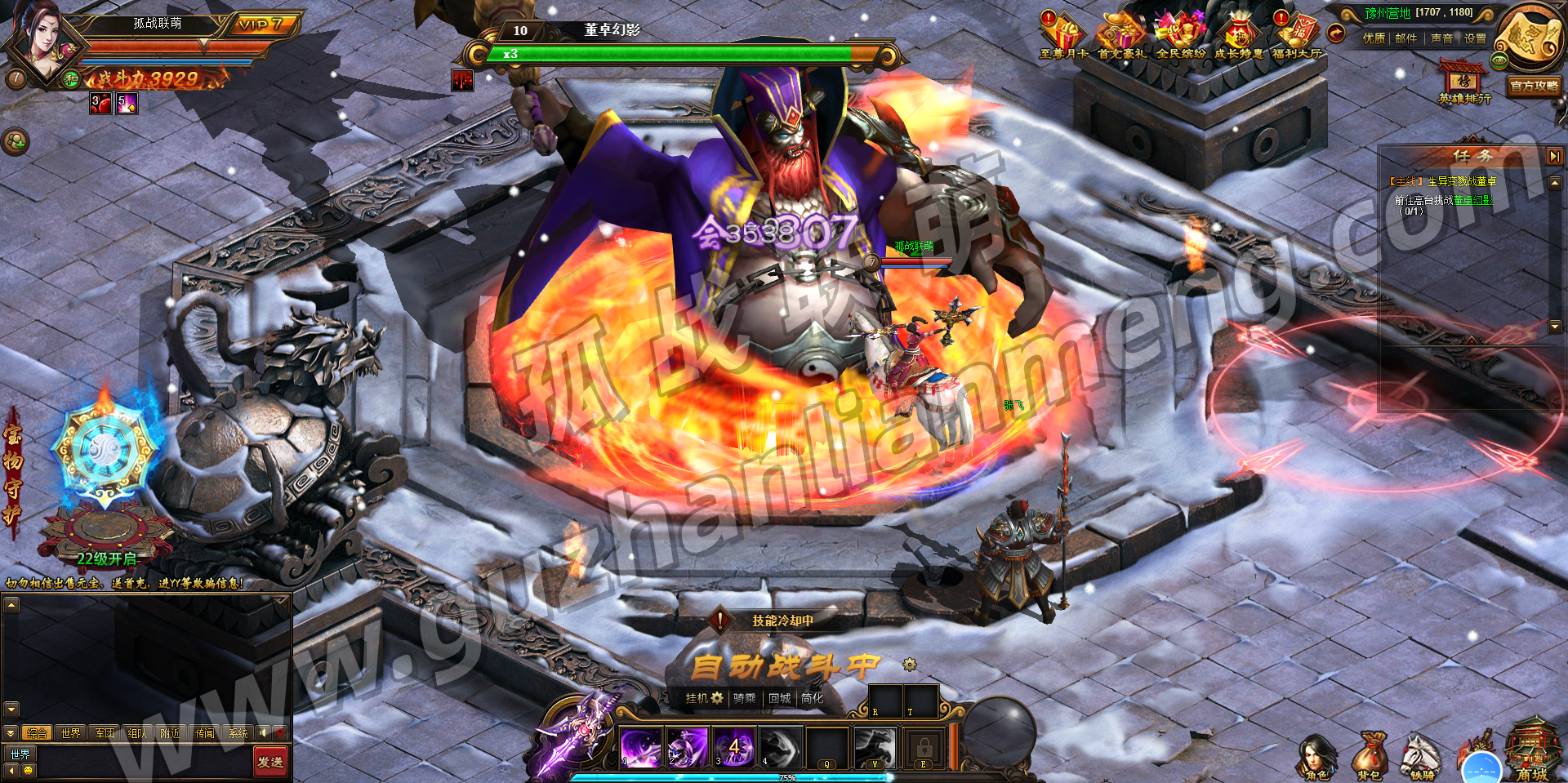Screen dimensions: 1568x783
Task: Switch to the 世界 world chat tab
Action: tap(71, 733)
